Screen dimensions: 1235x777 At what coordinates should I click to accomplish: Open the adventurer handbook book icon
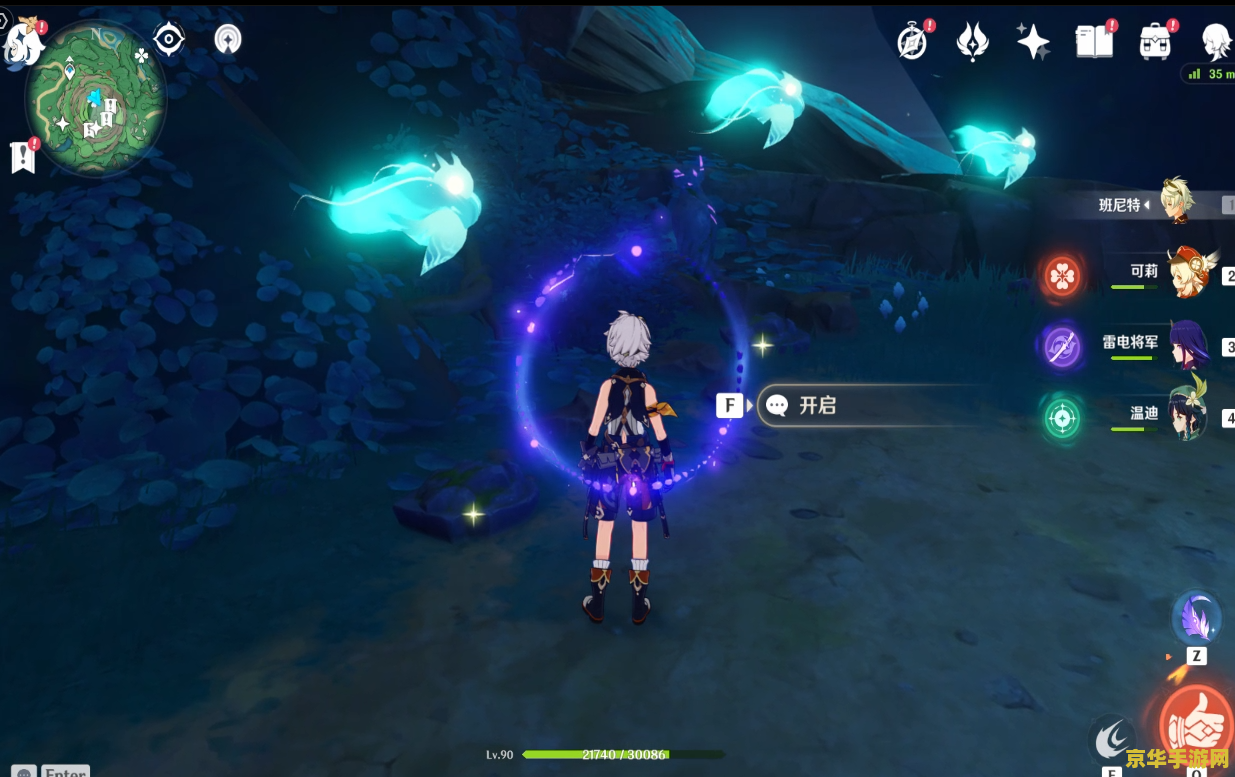[x=1093, y=42]
